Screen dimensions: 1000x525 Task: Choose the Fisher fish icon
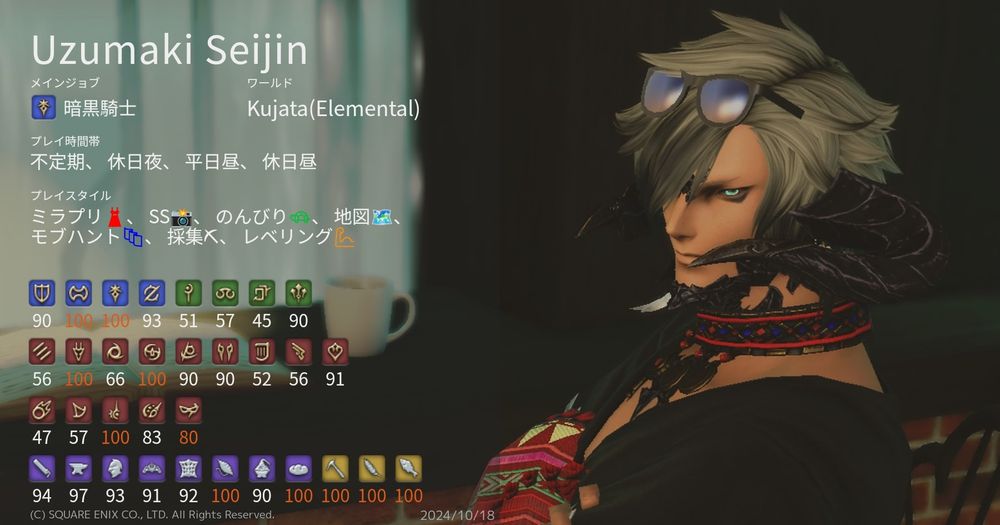point(407,467)
